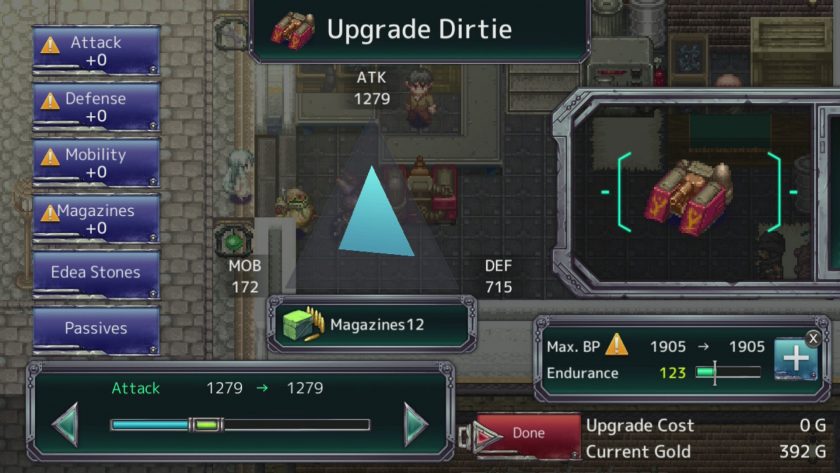This screenshot has height=473, width=840.
Task: Open the Edea Stones menu
Action: click(x=96, y=272)
